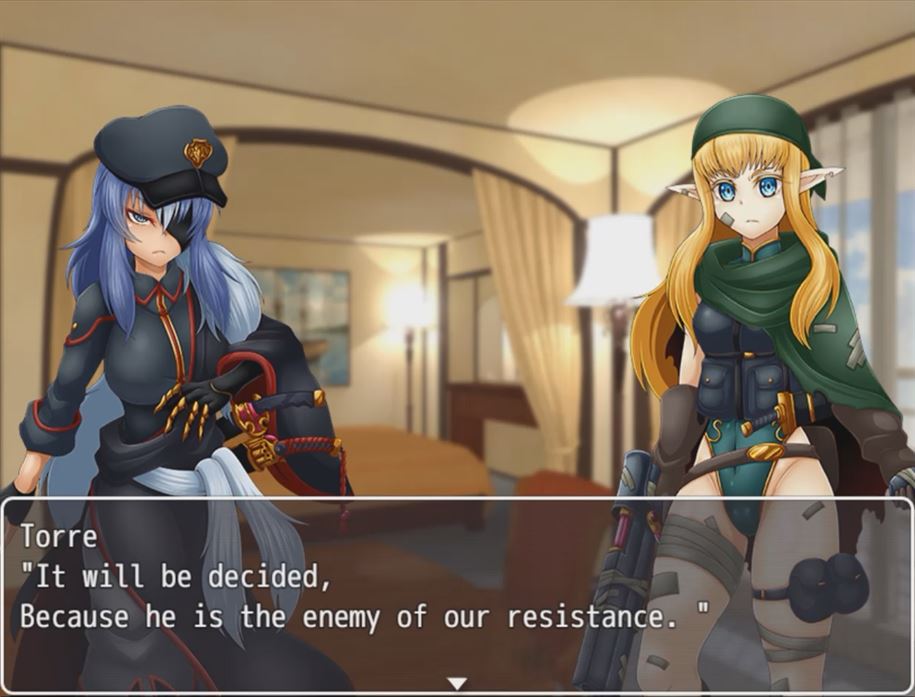This screenshot has height=697, width=915.
Task: Click Torre's dialogue box to continue
Action: (x=457, y=592)
